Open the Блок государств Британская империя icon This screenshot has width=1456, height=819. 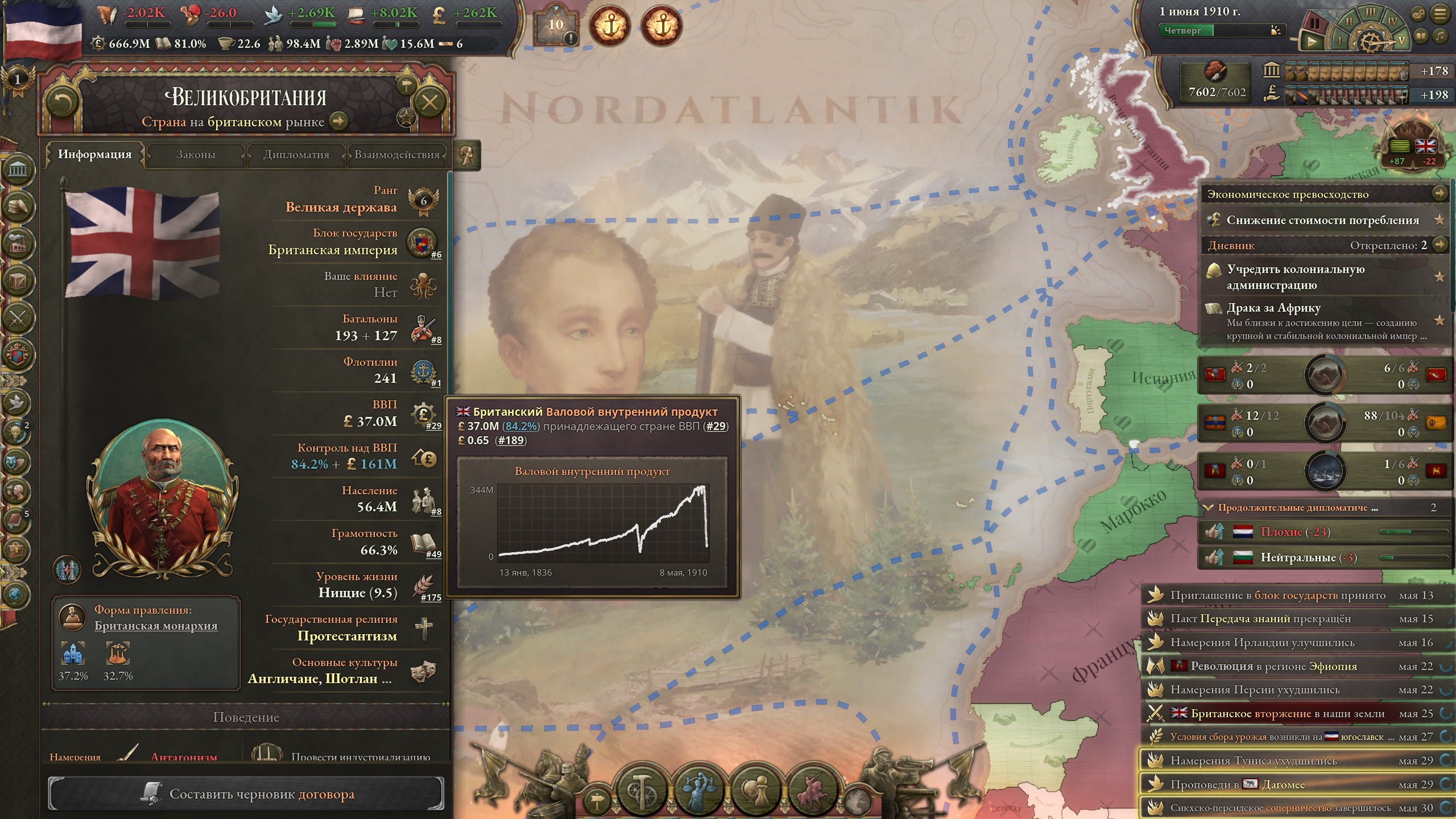click(421, 243)
